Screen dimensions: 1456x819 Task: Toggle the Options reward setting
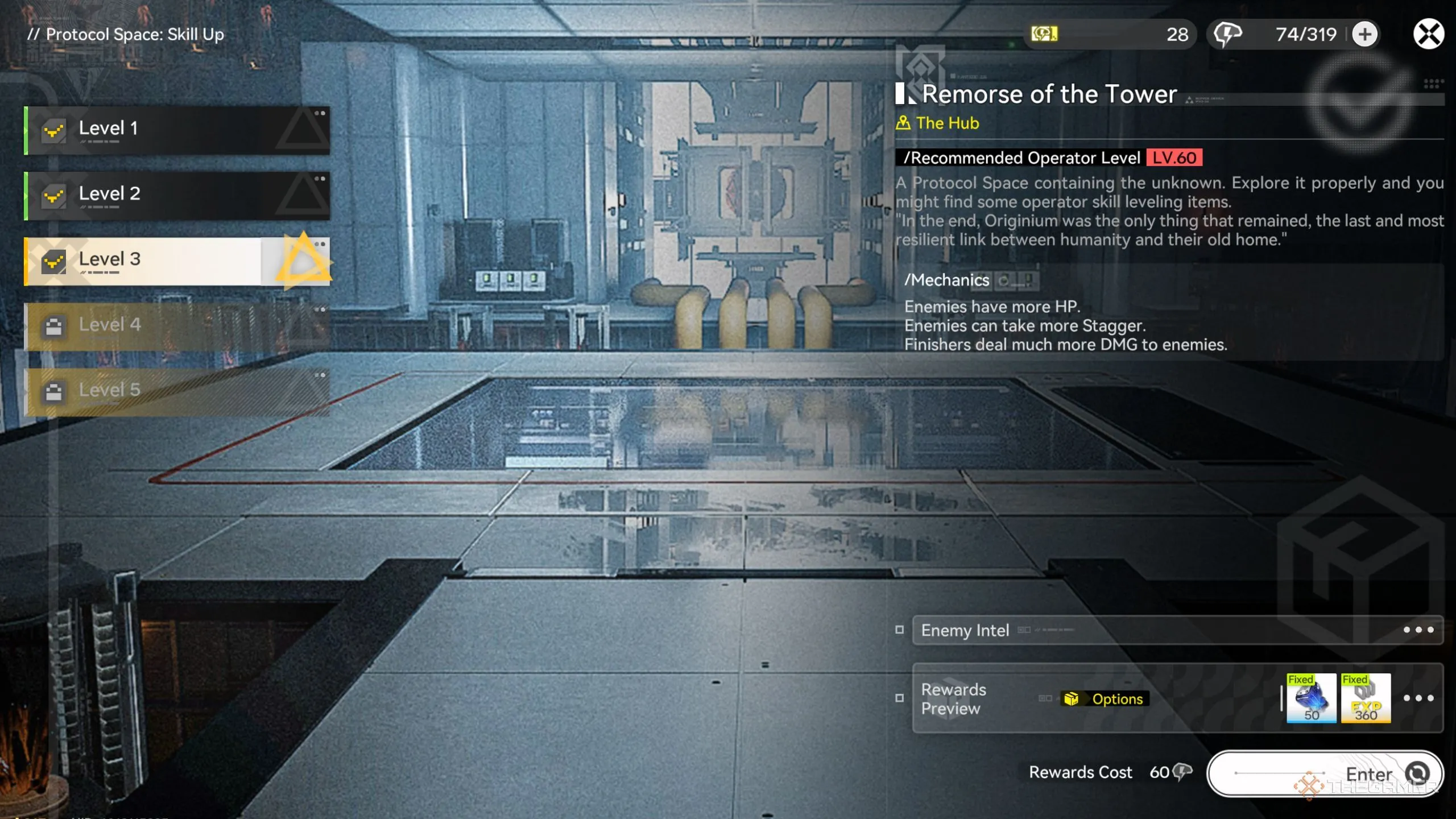(1117, 699)
